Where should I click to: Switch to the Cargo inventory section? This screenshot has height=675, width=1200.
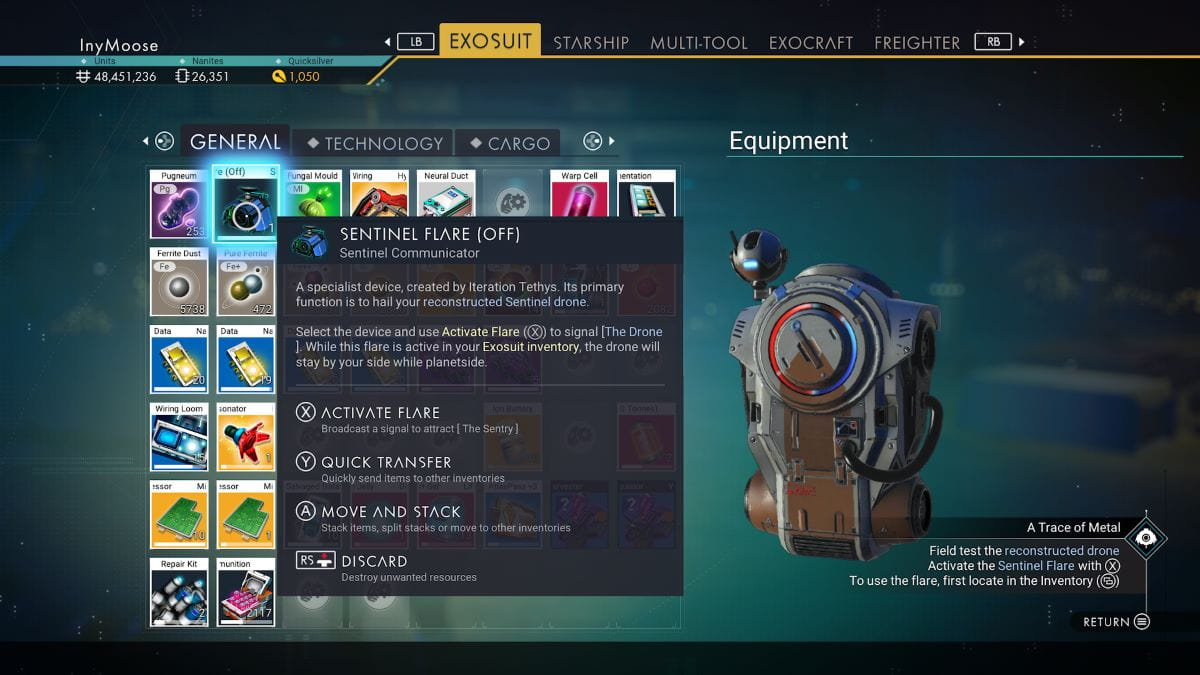[x=509, y=143]
